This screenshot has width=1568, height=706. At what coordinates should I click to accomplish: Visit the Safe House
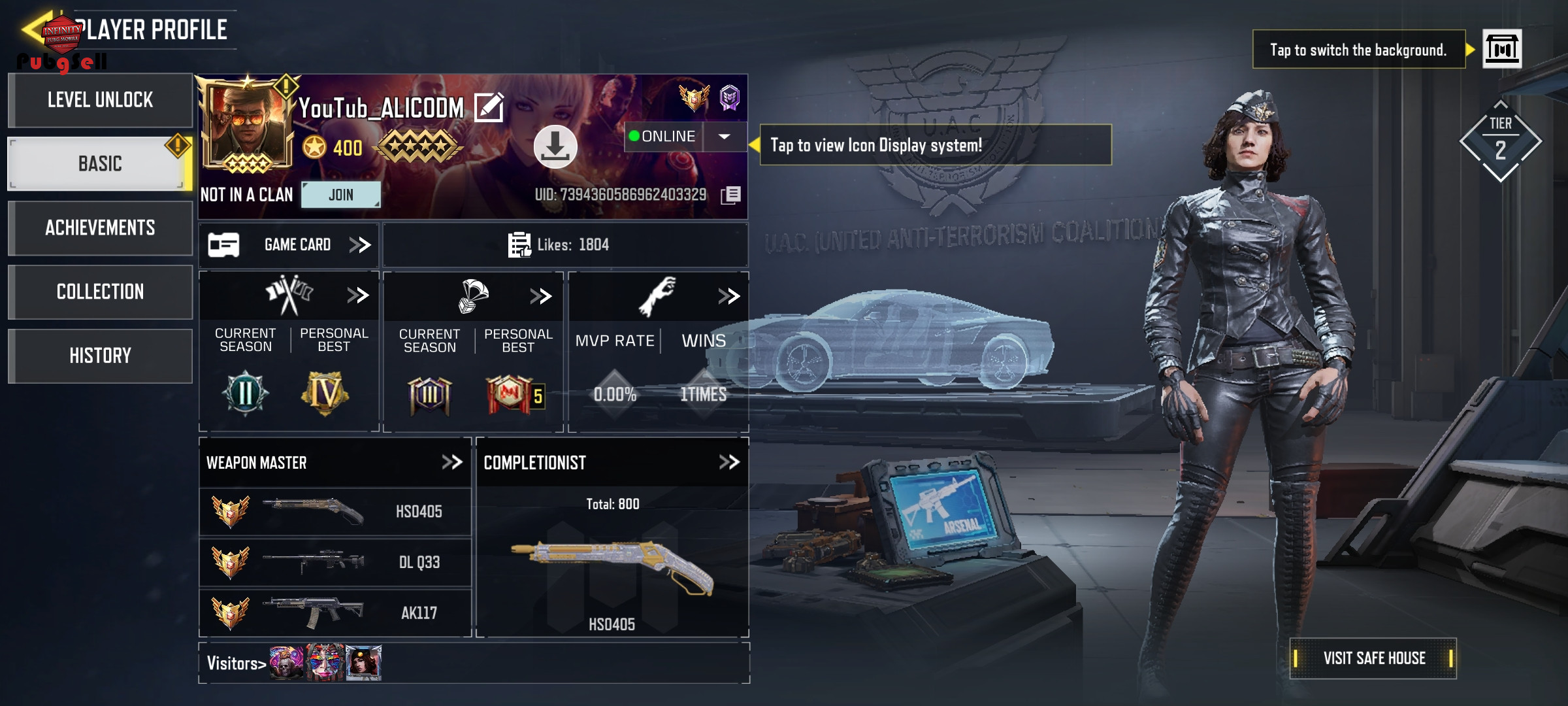tap(1373, 658)
